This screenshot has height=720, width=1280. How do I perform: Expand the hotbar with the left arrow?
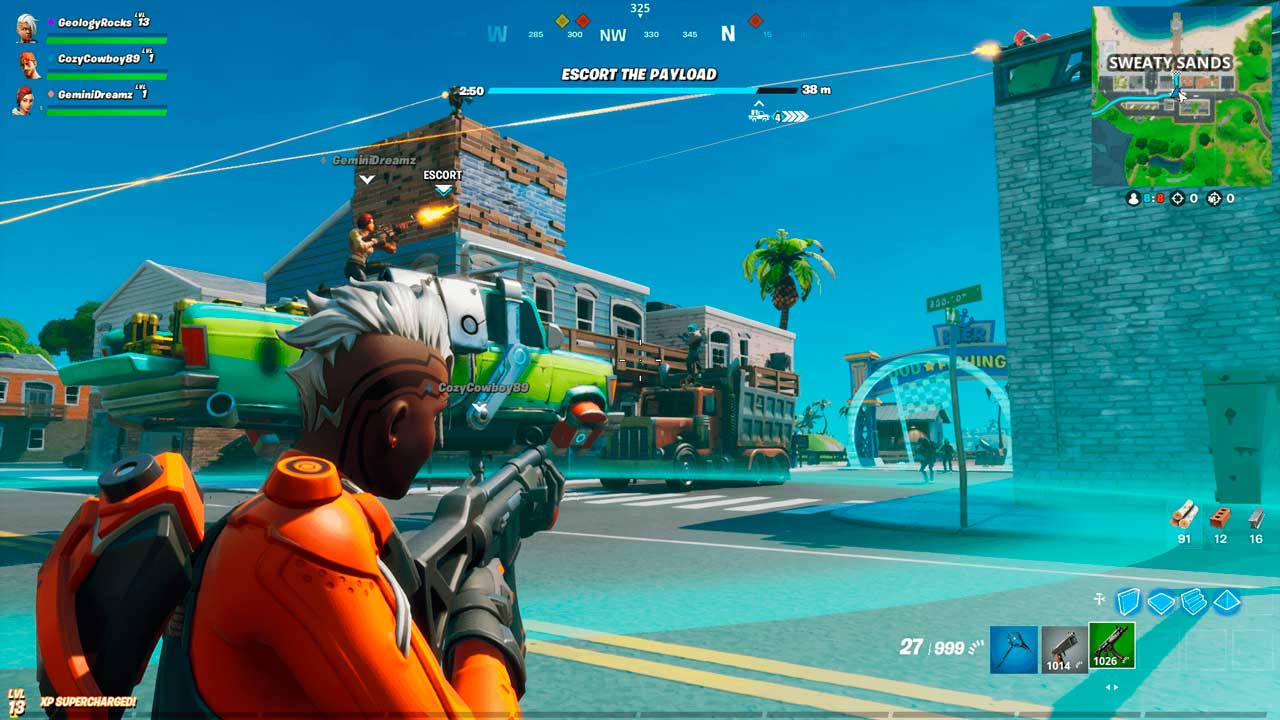click(1108, 687)
